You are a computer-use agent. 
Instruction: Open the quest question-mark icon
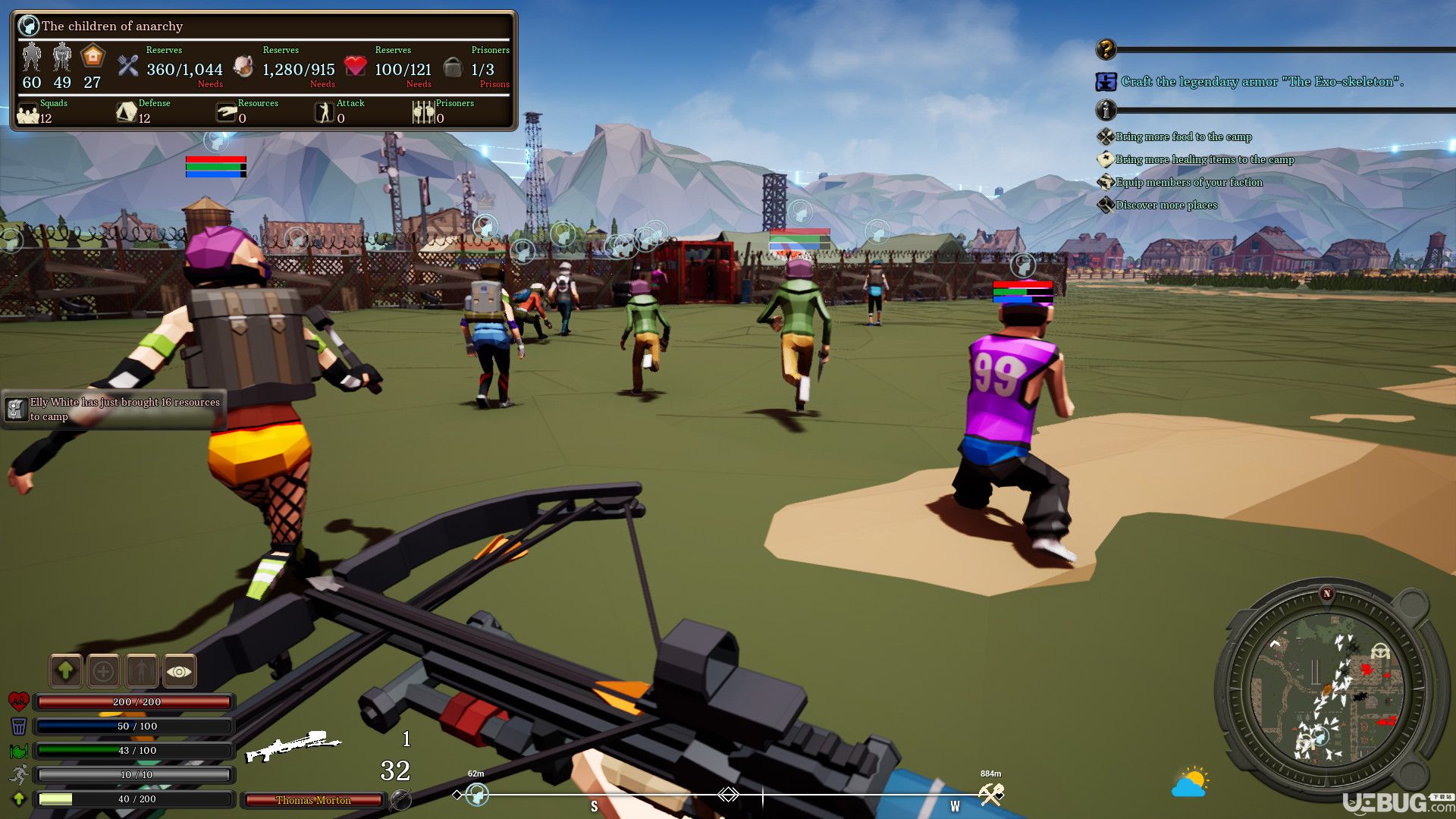click(1106, 50)
